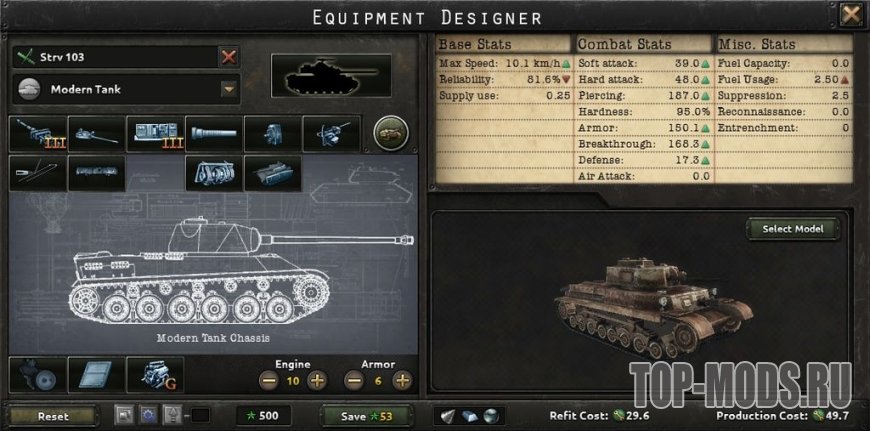Decrease the Engine level
This screenshot has height=431, width=870.
[269, 381]
